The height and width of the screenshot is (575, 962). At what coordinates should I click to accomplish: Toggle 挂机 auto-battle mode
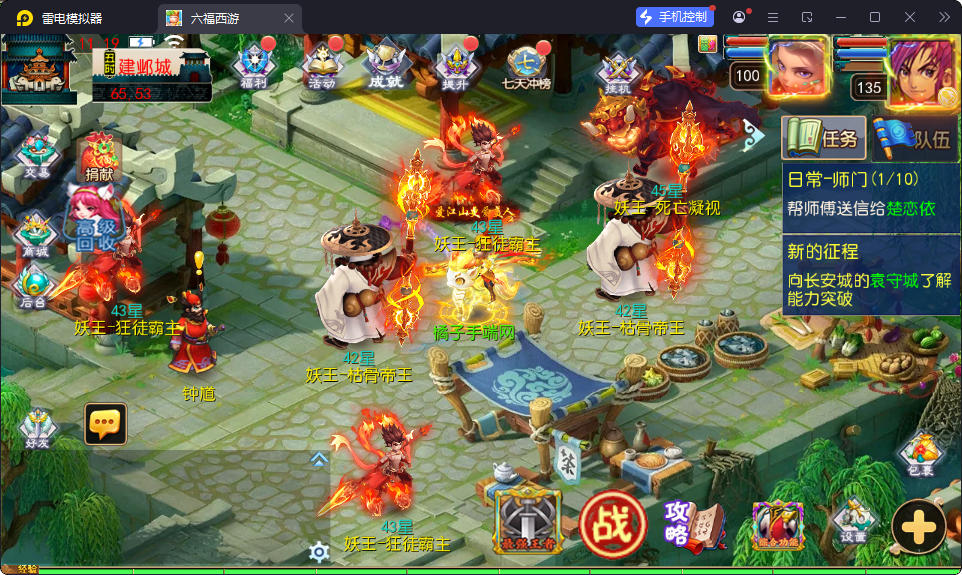[618, 72]
